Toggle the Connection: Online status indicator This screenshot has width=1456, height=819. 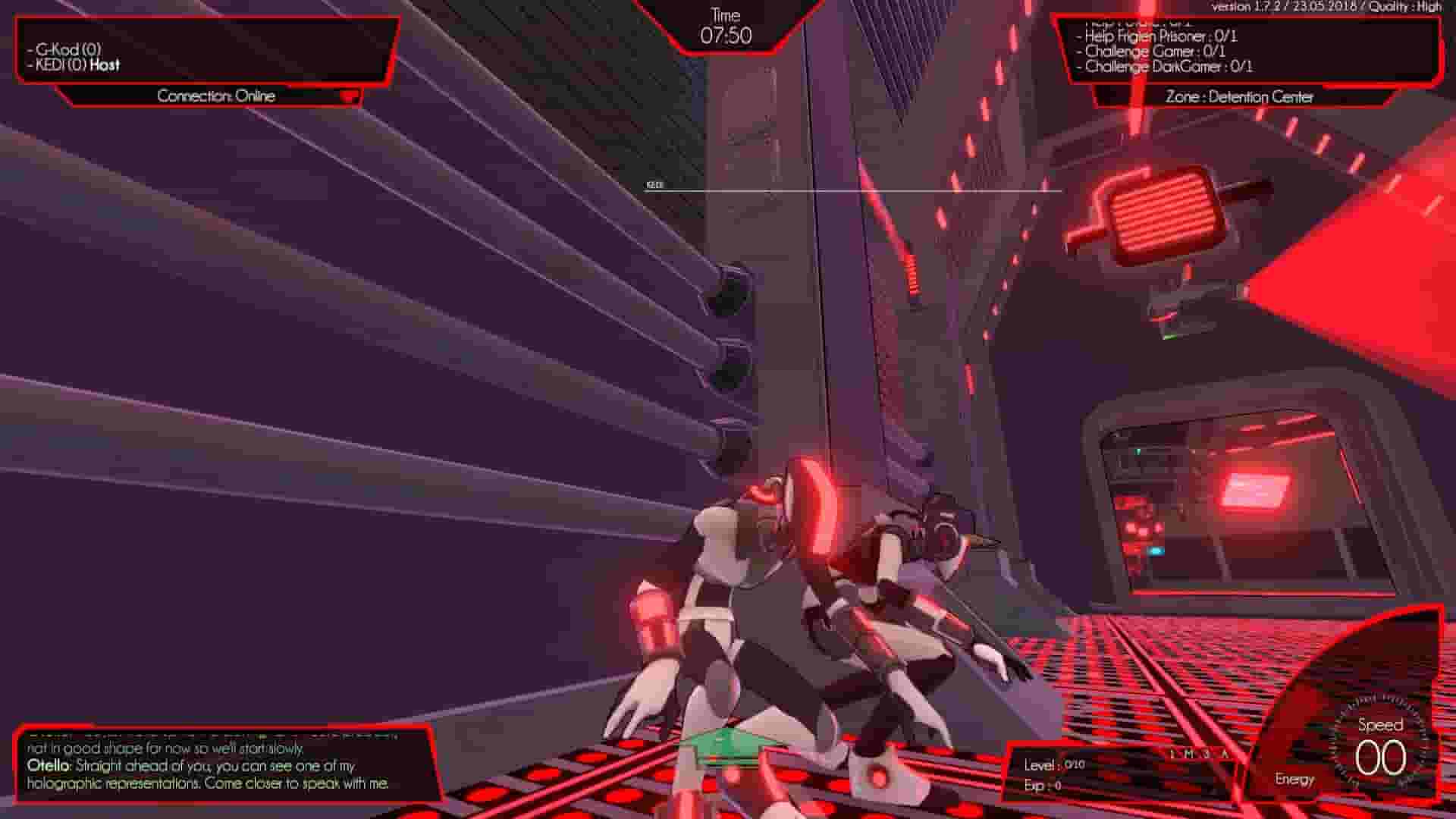click(x=217, y=96)
